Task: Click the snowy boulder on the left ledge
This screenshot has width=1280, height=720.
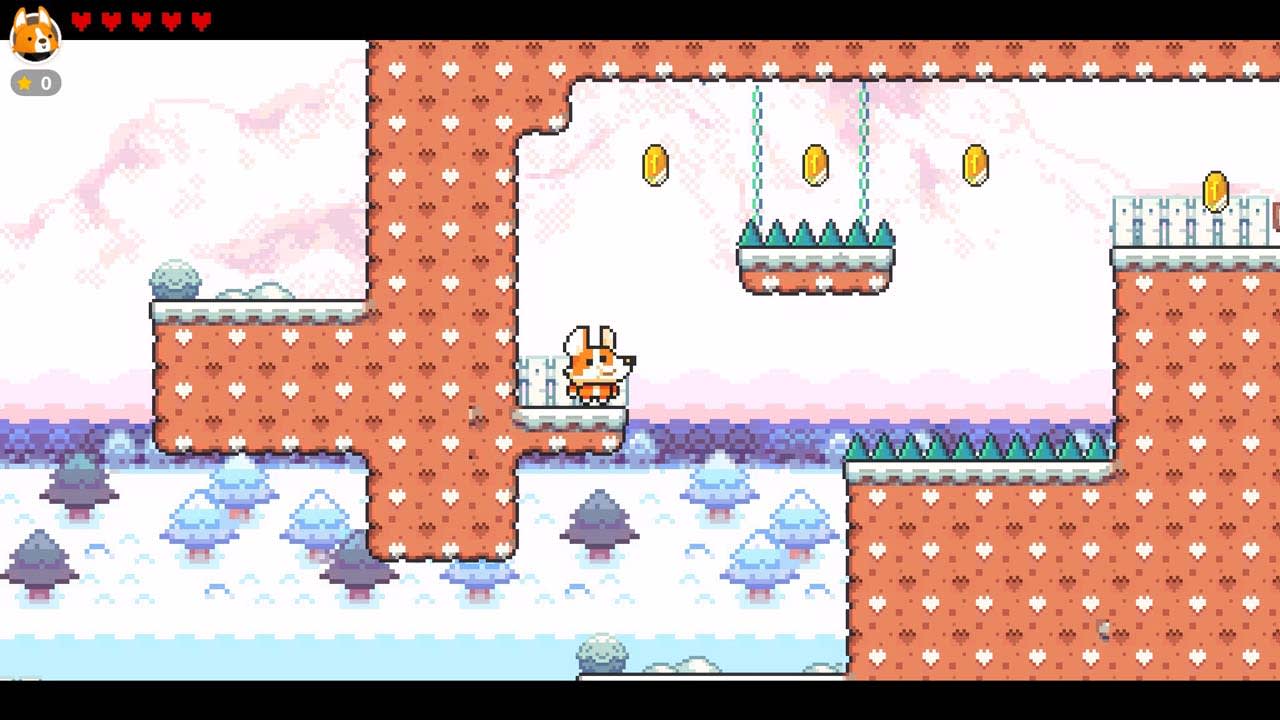Action: [175, 280]
